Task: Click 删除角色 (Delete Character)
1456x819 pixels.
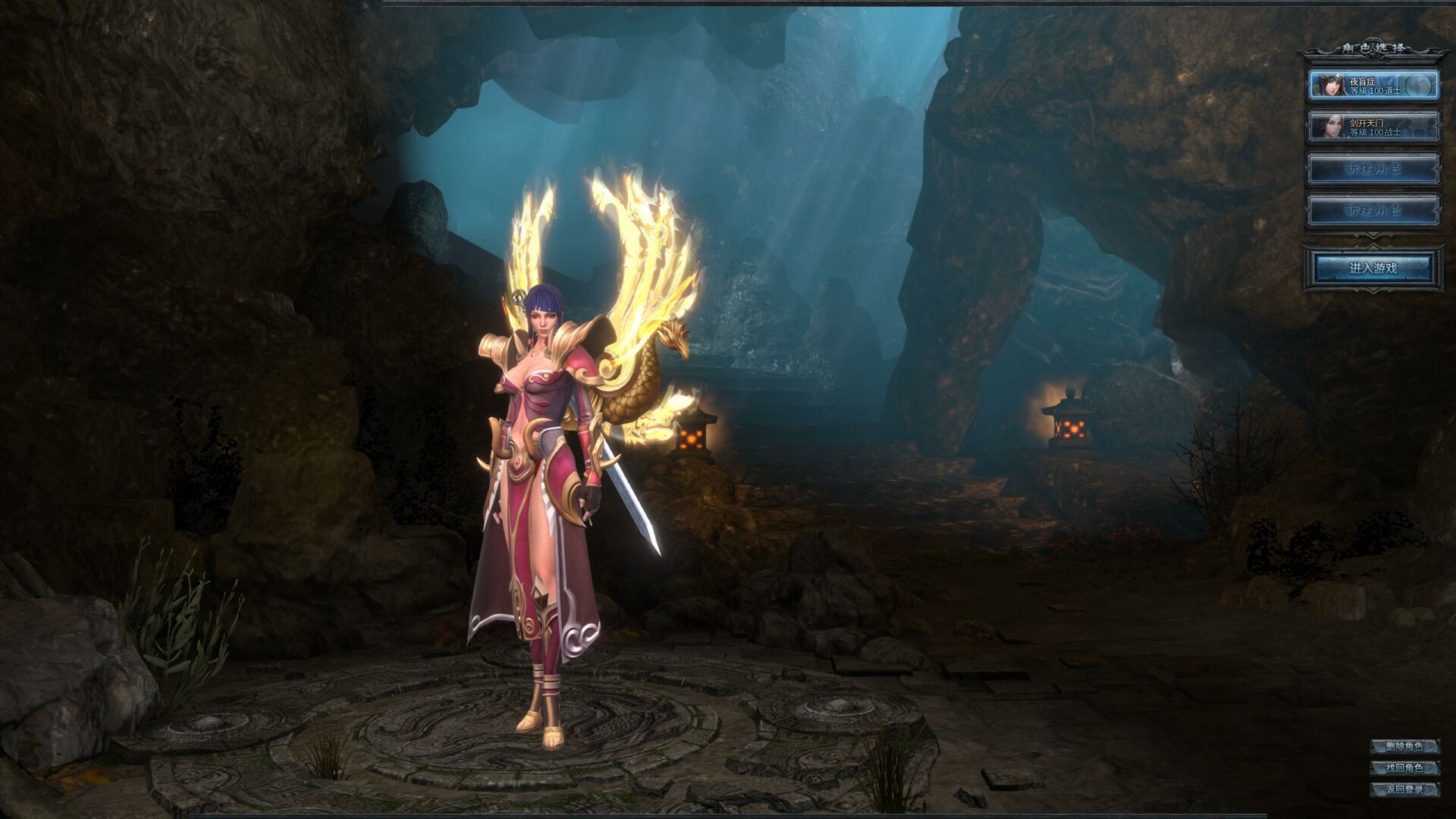Action: pyautogui.click(x=1404, y=746)
